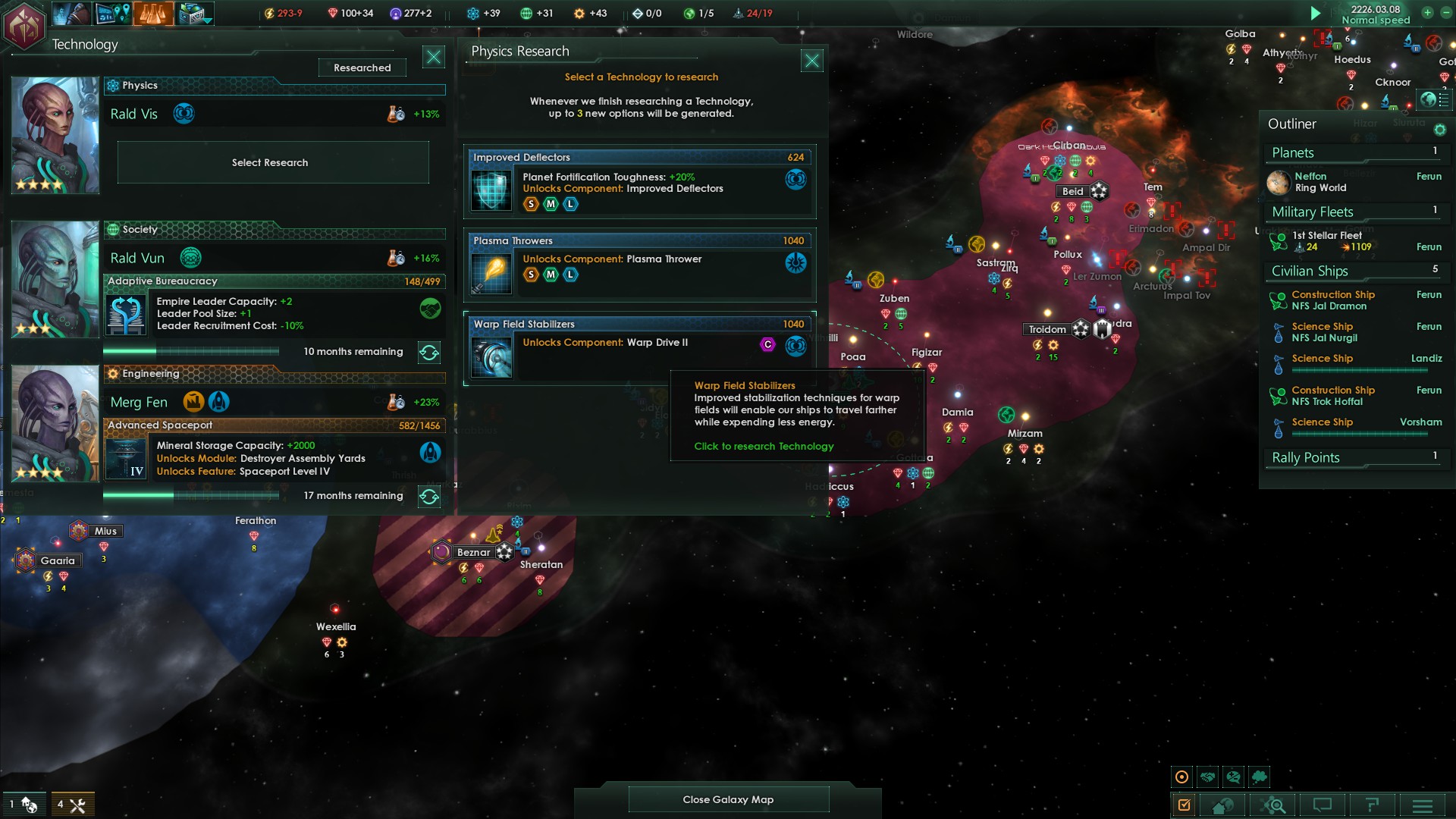
Task: Select Neffon Ring World in Outliner
Action: pyautogui.click(x=1320, y=182)
